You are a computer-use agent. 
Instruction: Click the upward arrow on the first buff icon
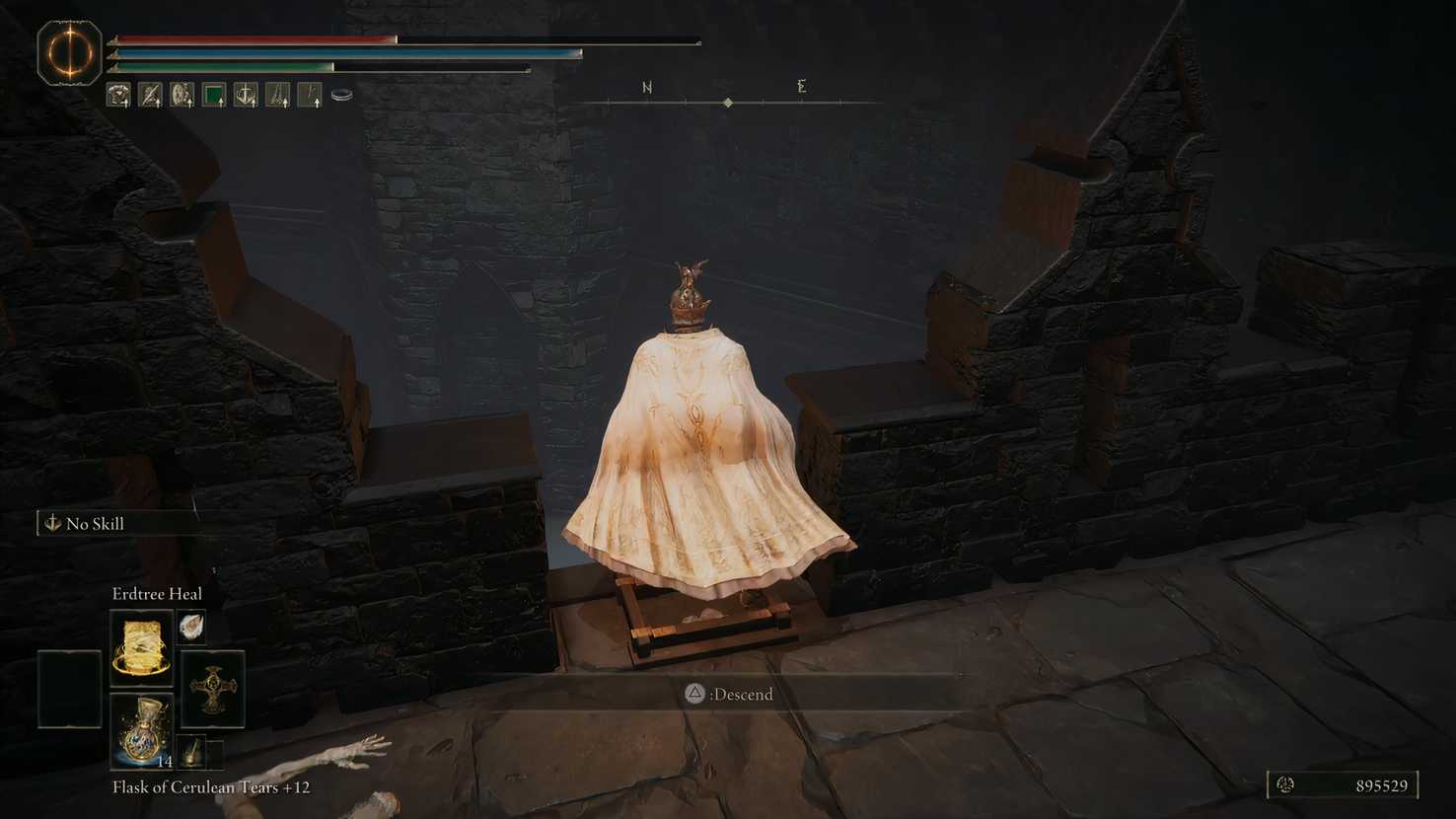[126, 103]
